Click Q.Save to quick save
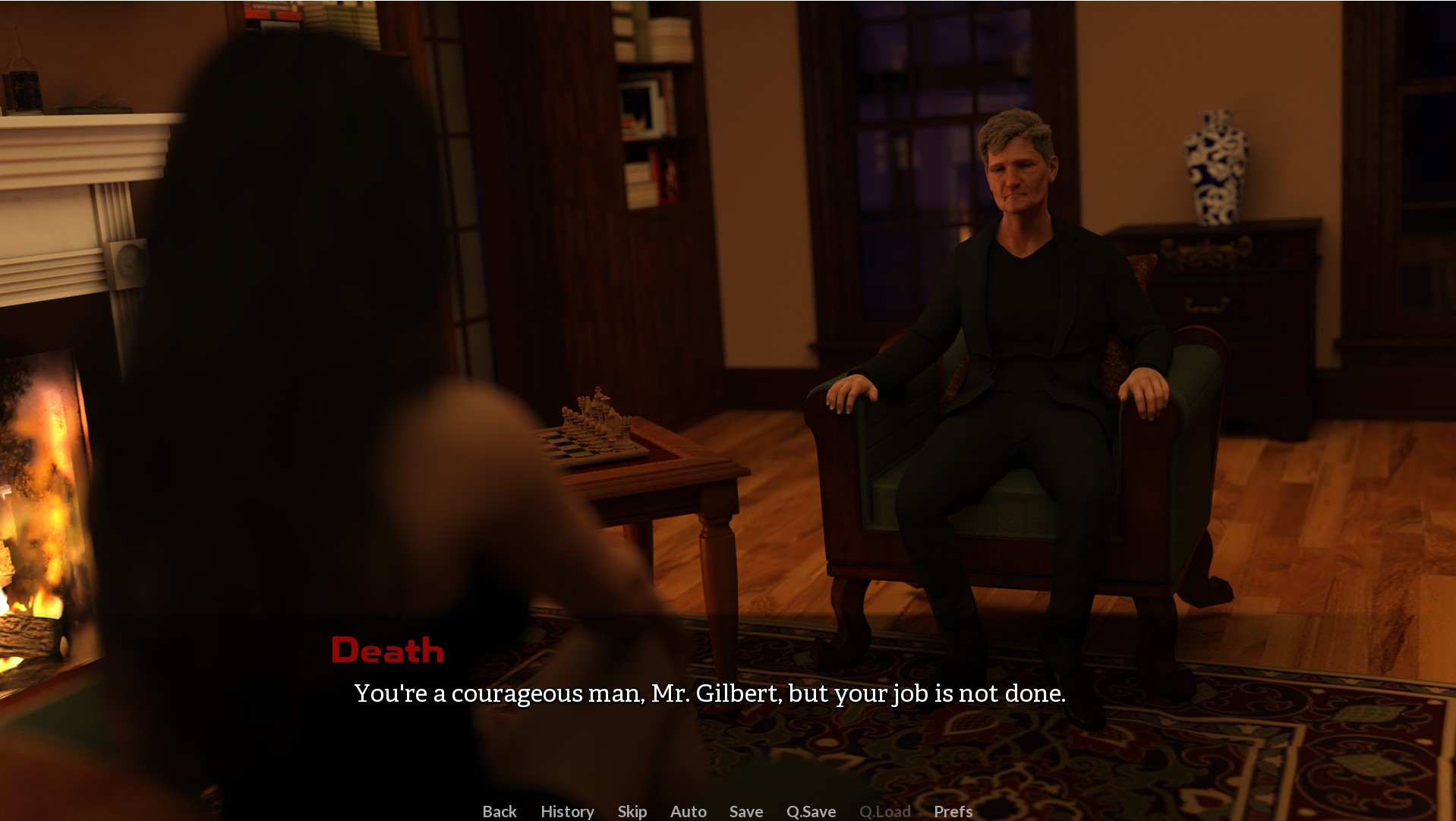 pos(811,811)
